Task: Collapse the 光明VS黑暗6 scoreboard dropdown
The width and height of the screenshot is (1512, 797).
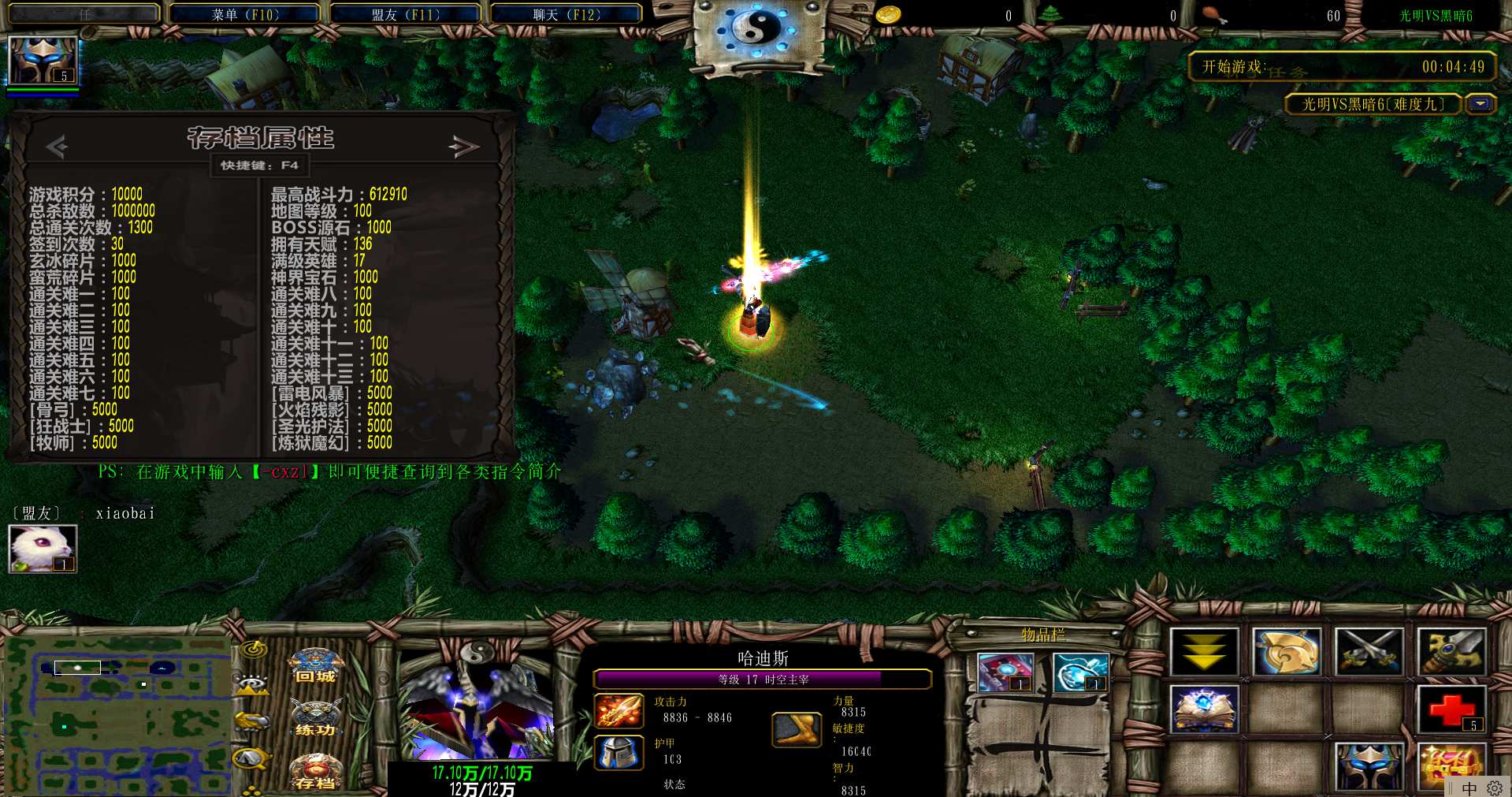Action: click(x=1480, y=104)
